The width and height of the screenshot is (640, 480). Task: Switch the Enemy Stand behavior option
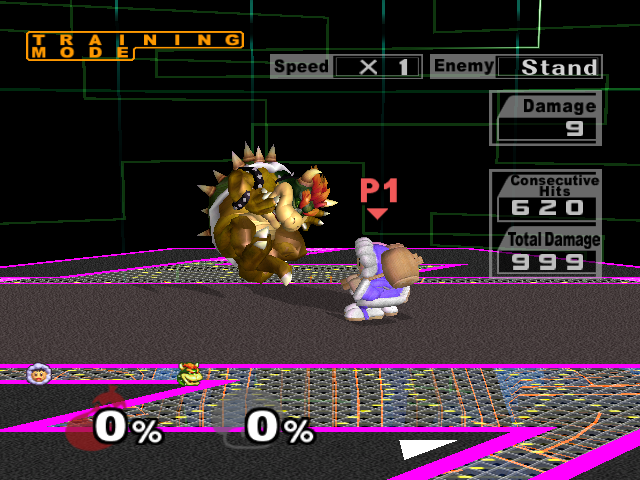[548, 67]
